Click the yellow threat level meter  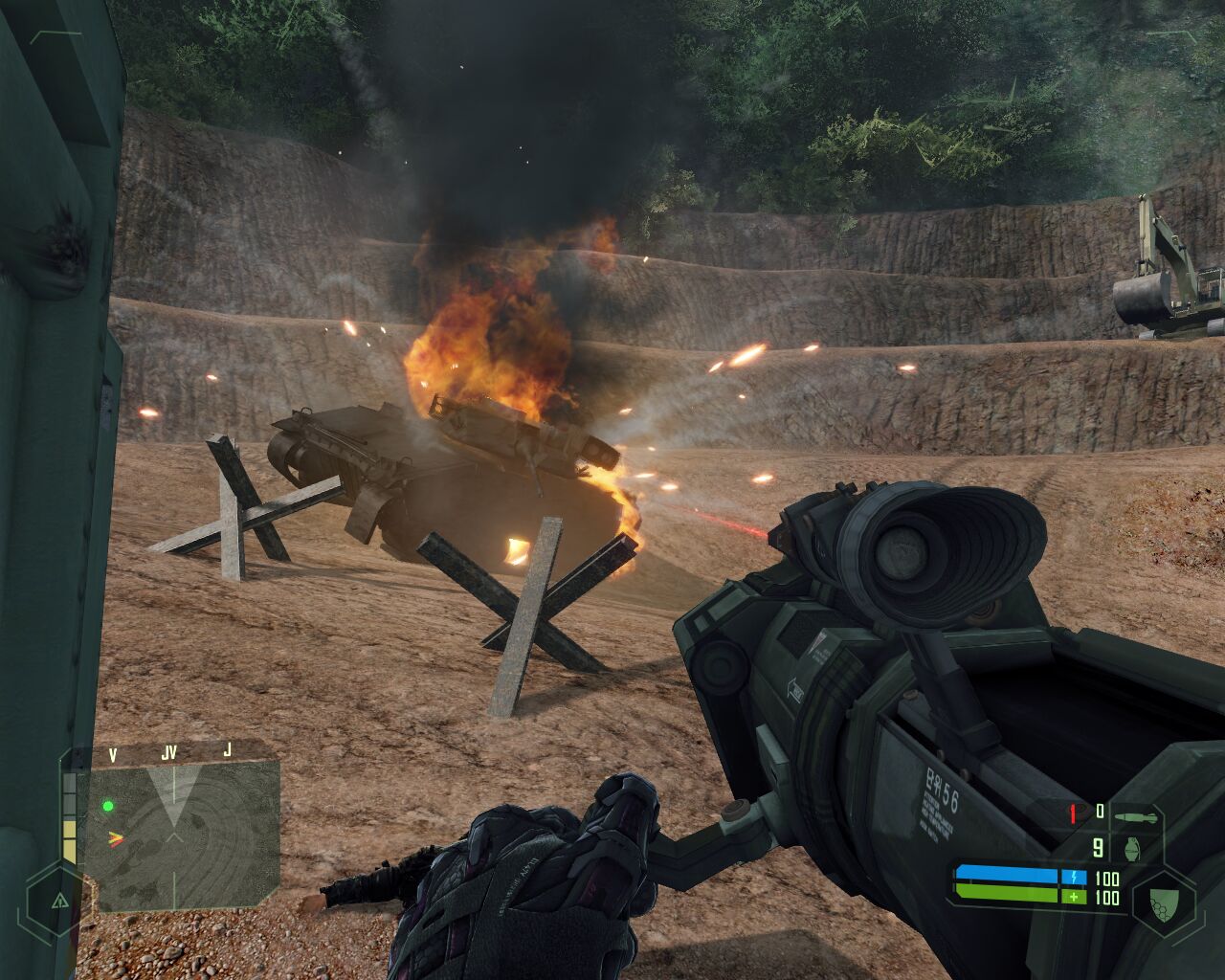tap(70, 819)
